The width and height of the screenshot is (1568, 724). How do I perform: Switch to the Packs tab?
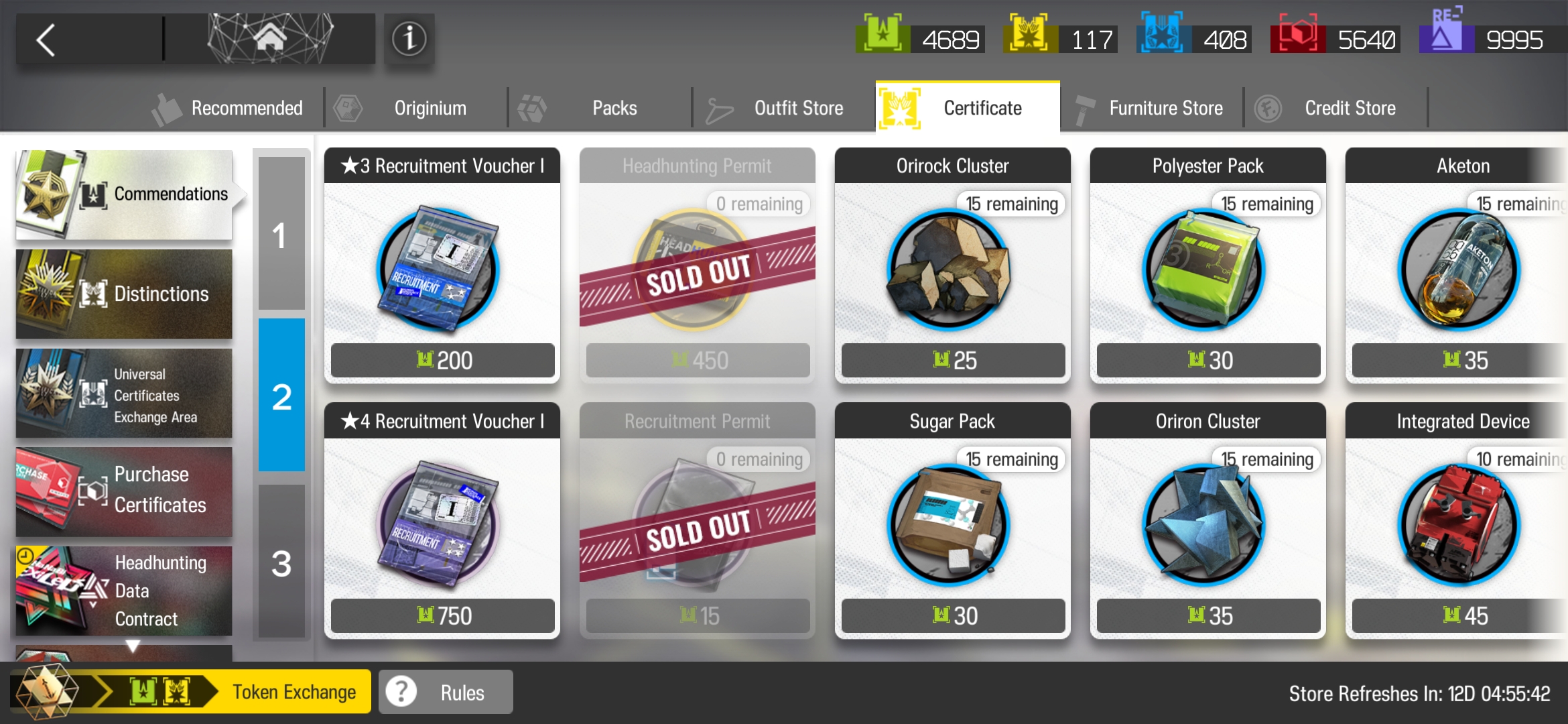[600, 108]
